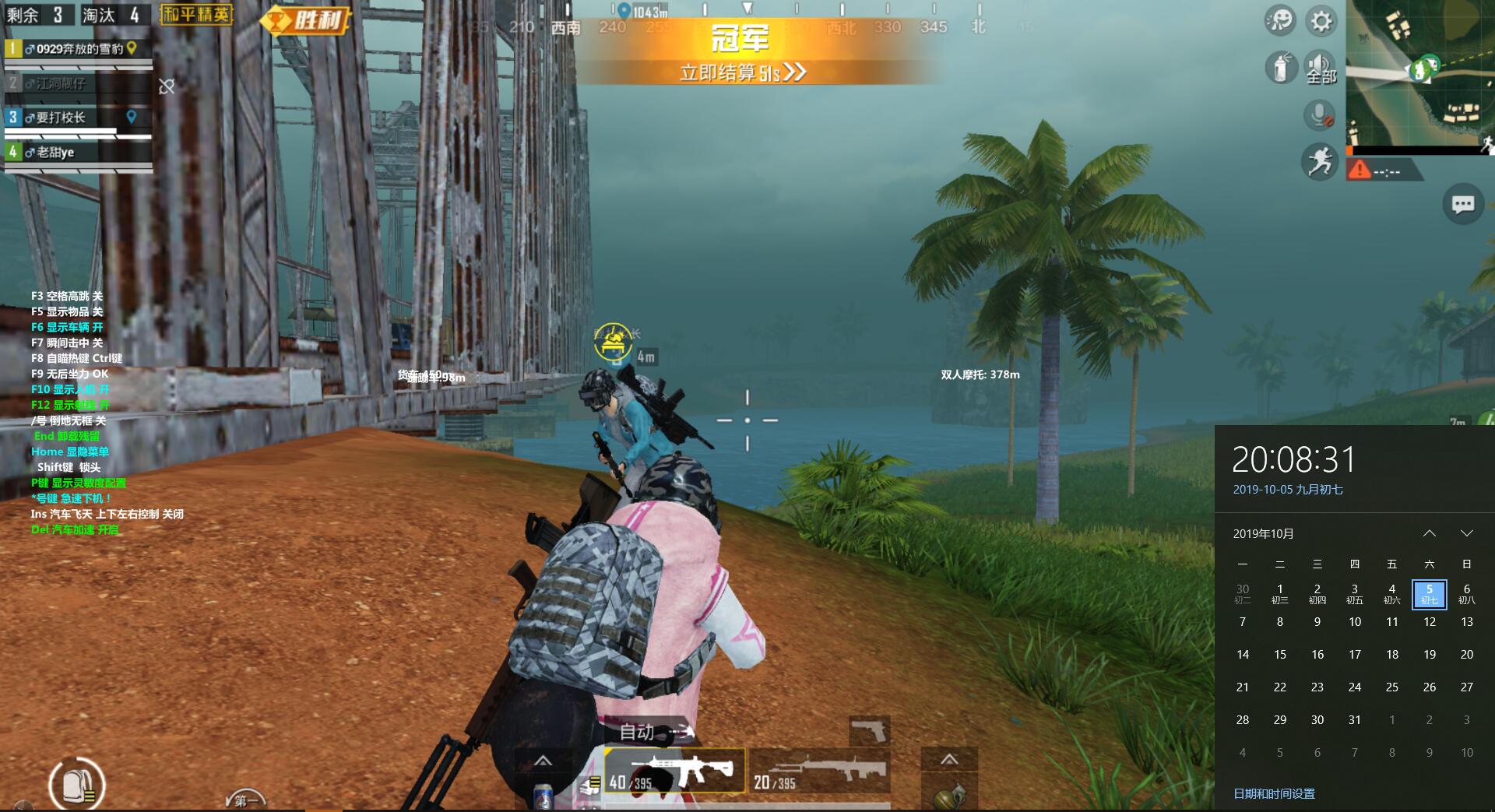Open the date and time settings link
Viewport: 1495px width, 812px height.
(x=1274, y=793)
